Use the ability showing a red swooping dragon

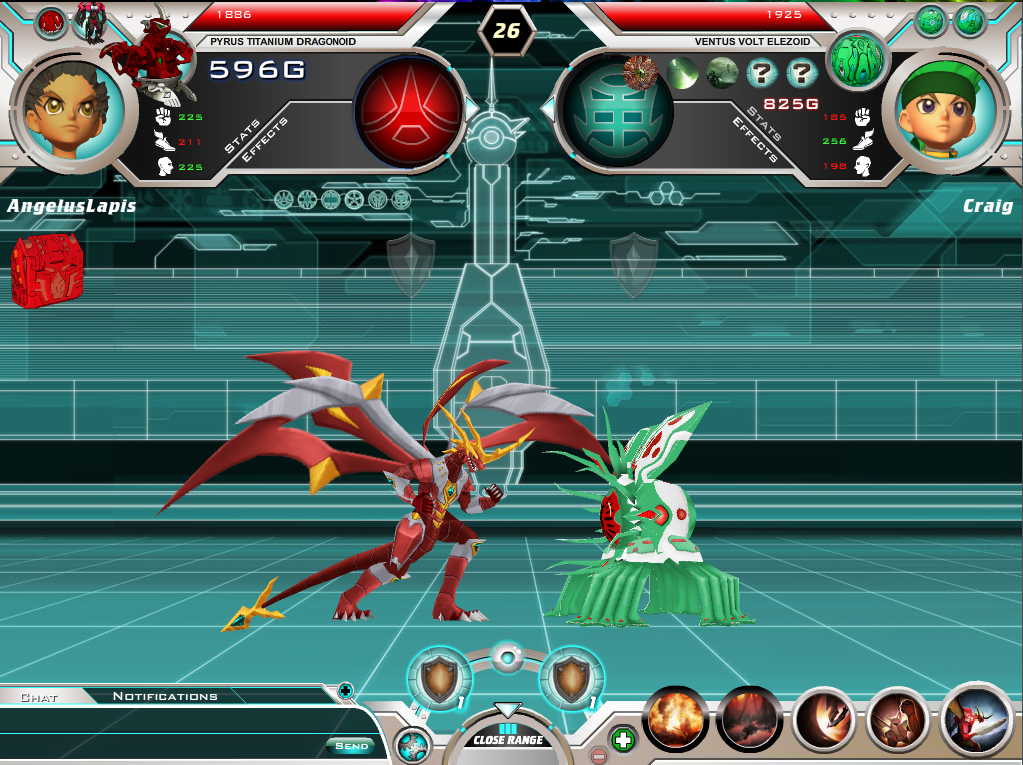coord(749,718)
